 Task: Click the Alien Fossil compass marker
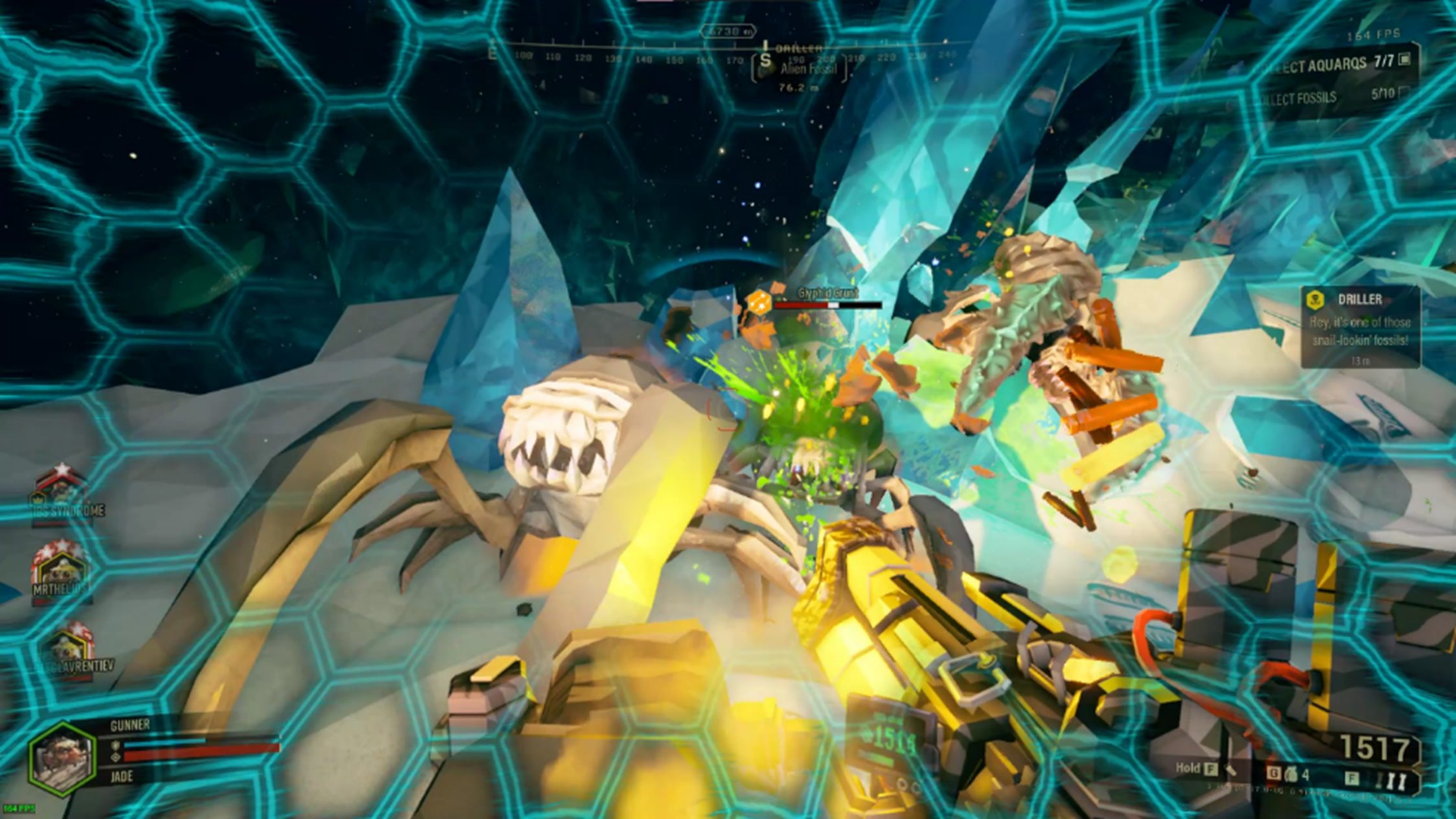pos(800,70)
